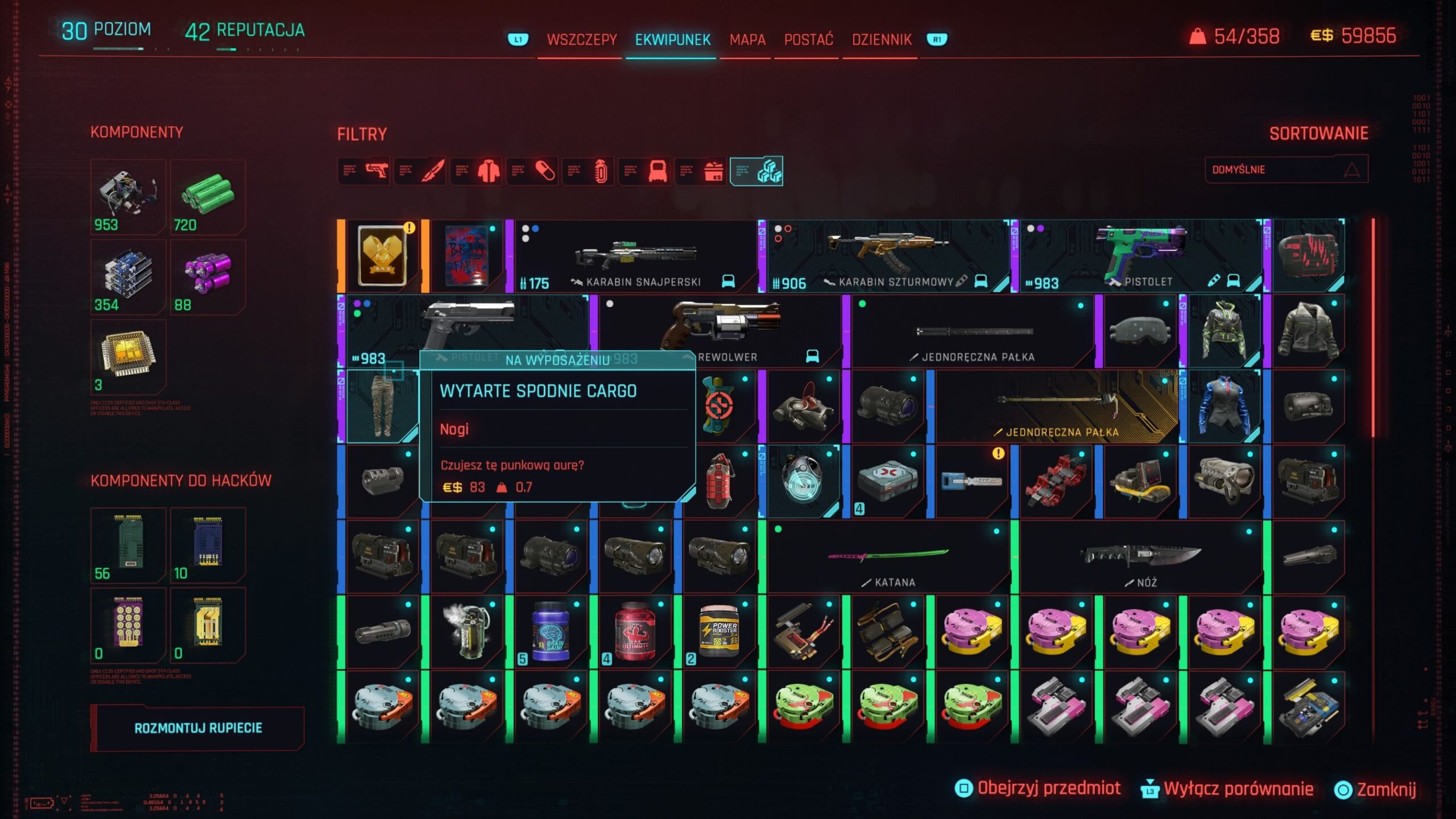
Task: Filter inventory by ranged weapons (pistol icon)
Action: point(365,171)
